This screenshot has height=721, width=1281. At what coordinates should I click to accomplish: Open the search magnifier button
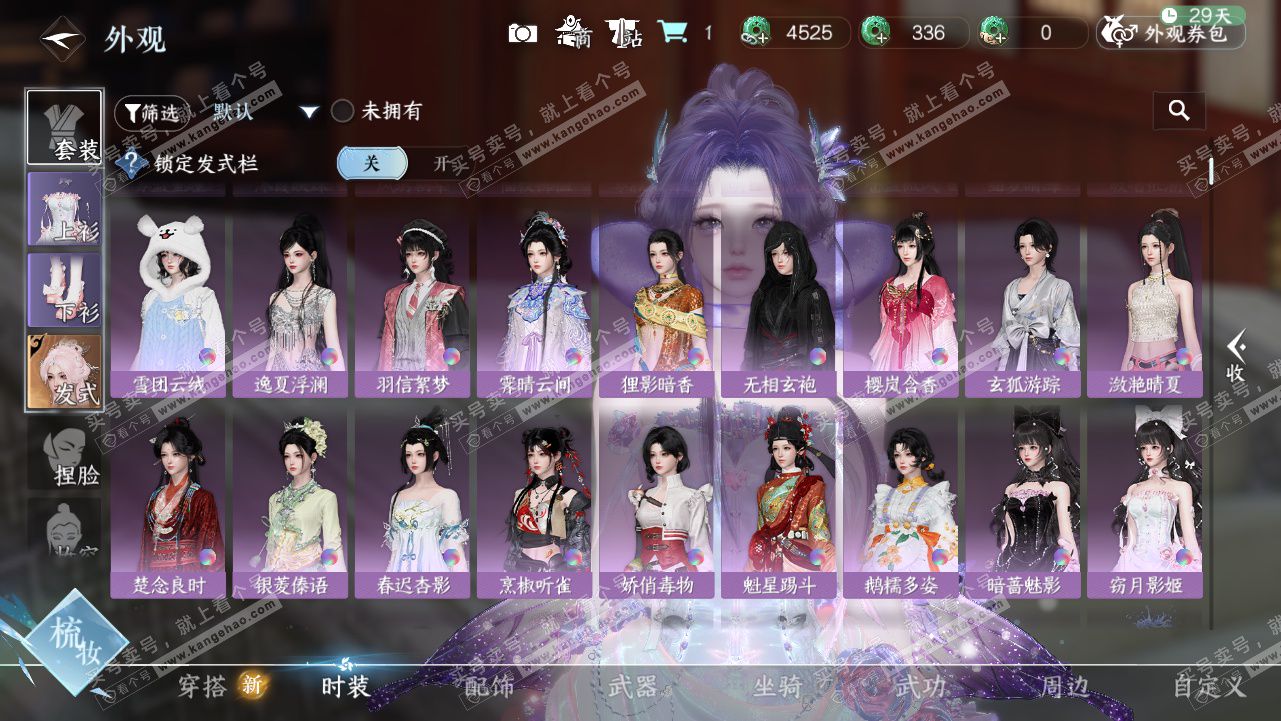tap(1179, 111)
